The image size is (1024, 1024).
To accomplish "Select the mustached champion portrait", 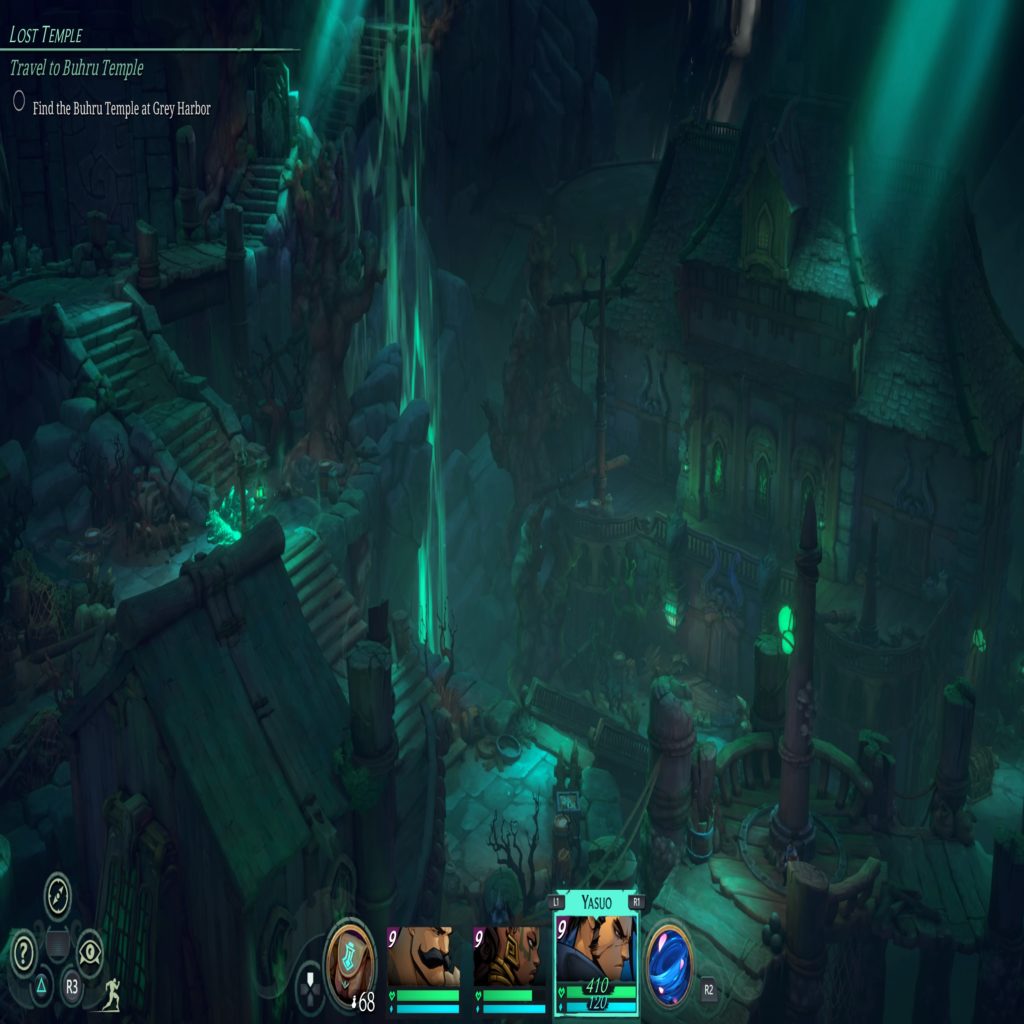I will pos(424,957).
